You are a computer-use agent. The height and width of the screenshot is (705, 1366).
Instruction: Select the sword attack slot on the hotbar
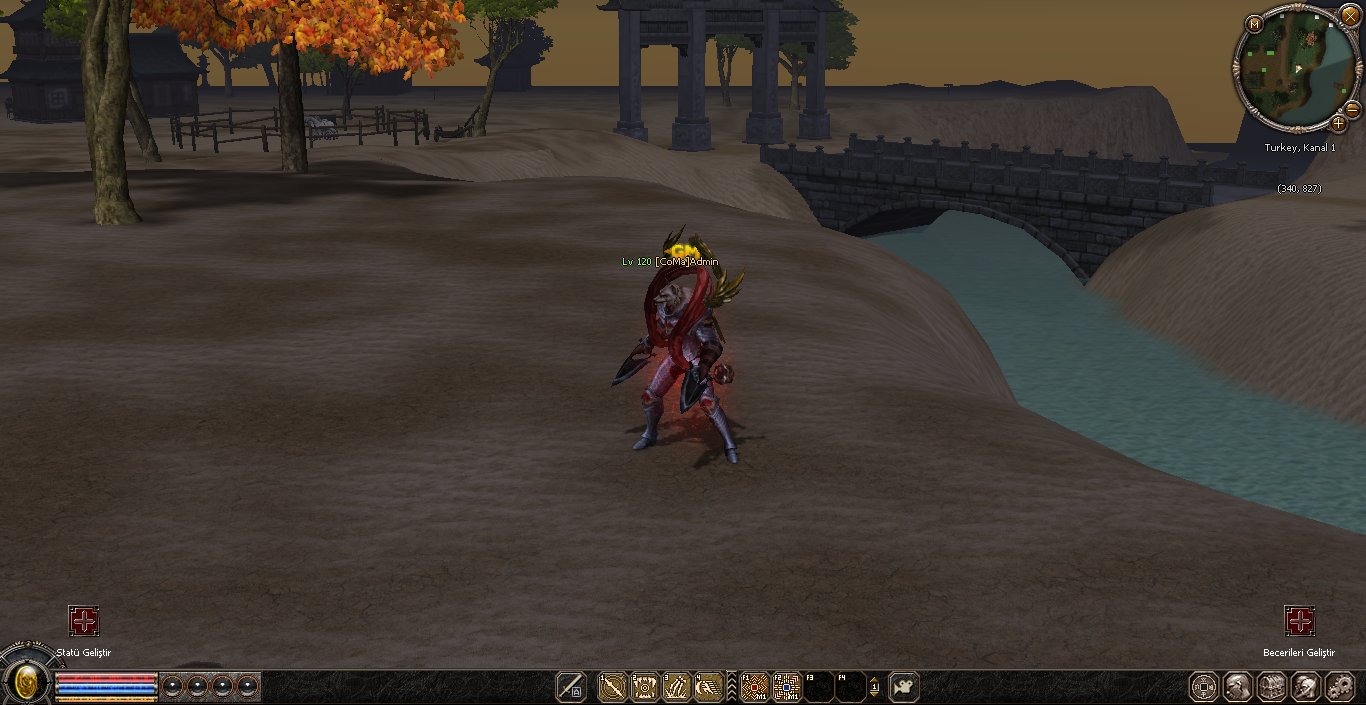[571, 687]
